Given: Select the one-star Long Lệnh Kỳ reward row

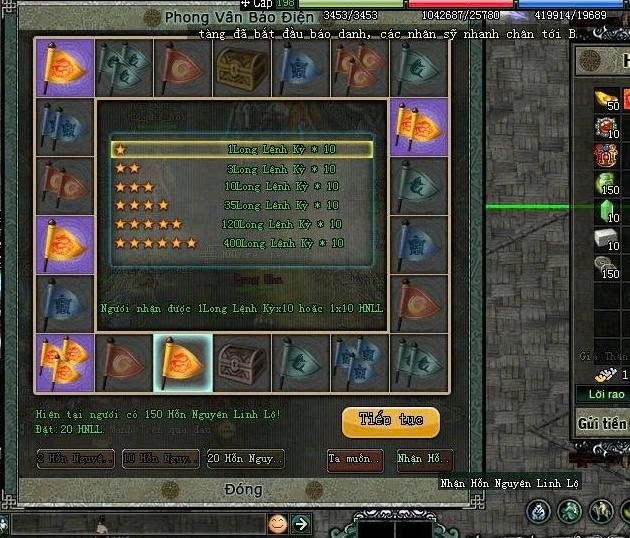Looking at the screenshot, I should 242,149.
